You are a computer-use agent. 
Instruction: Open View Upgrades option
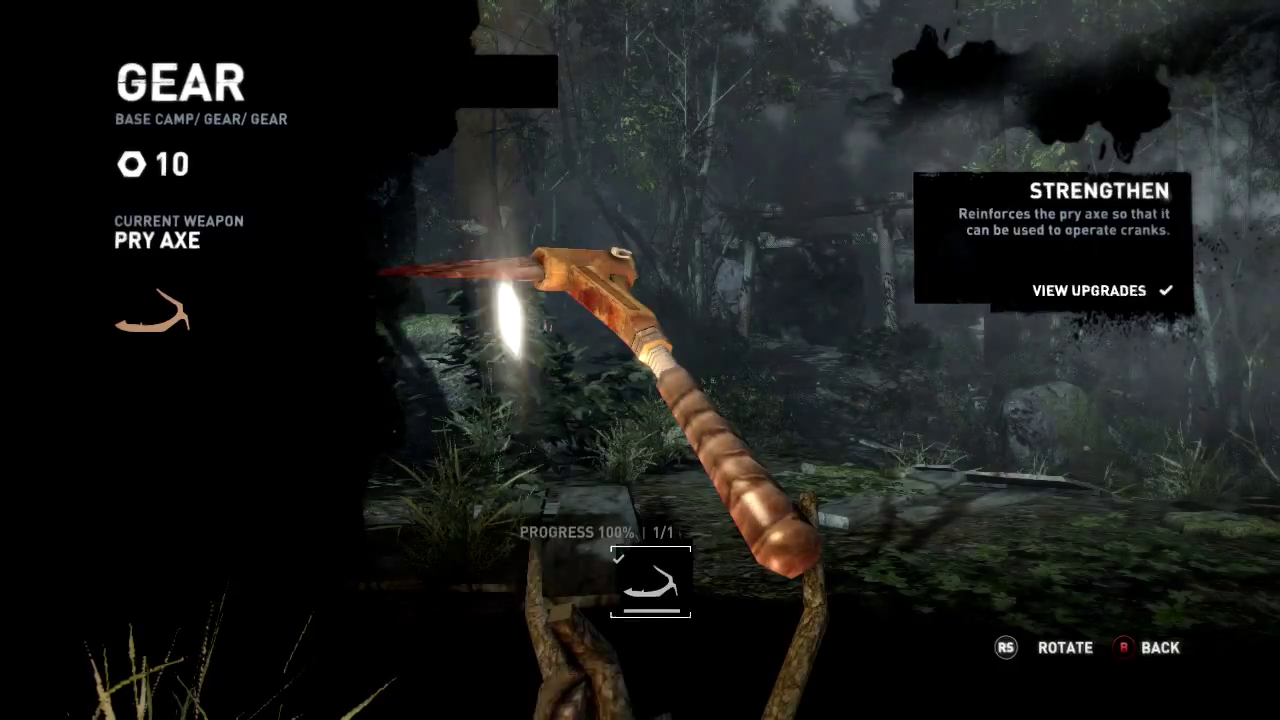(1100, 291)
